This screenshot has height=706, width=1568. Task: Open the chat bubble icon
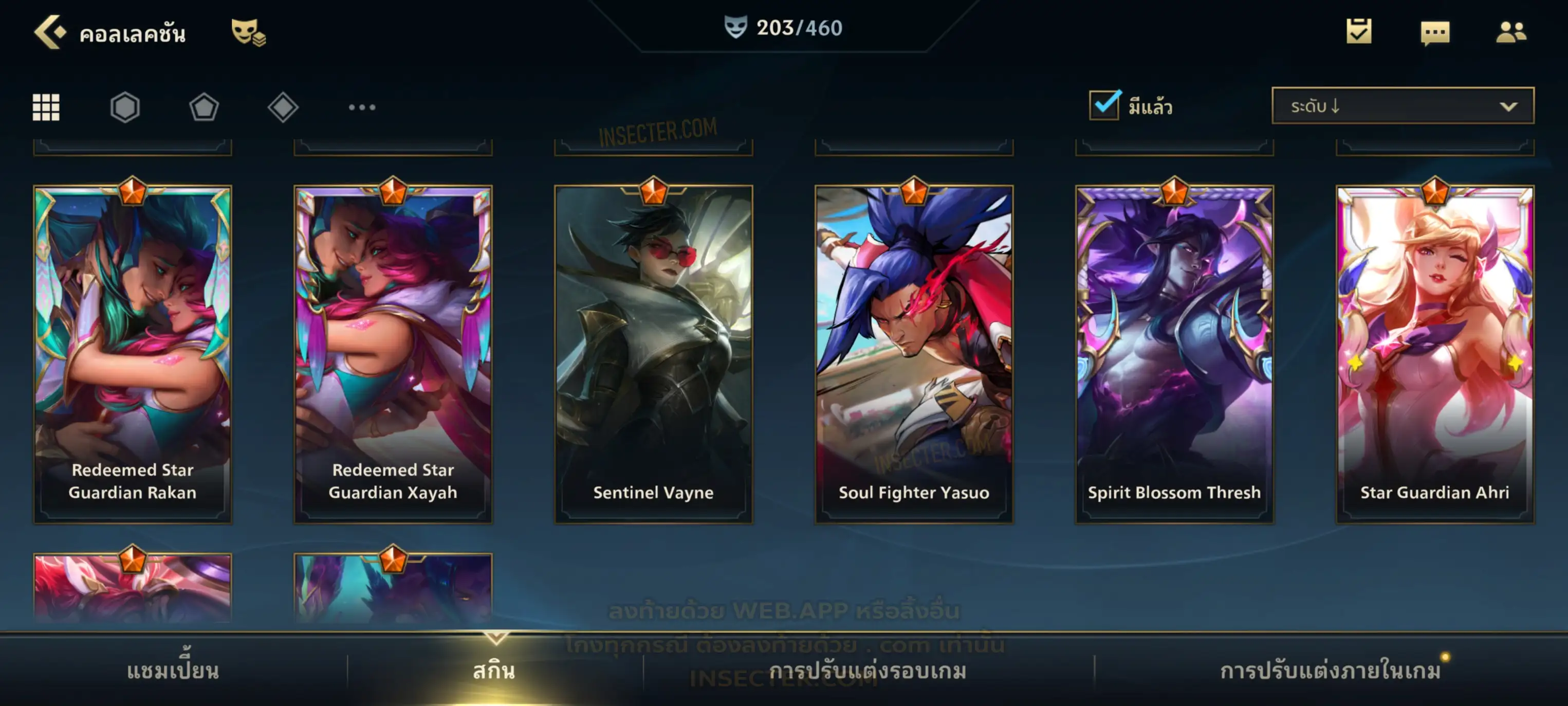click(1434, 33)
